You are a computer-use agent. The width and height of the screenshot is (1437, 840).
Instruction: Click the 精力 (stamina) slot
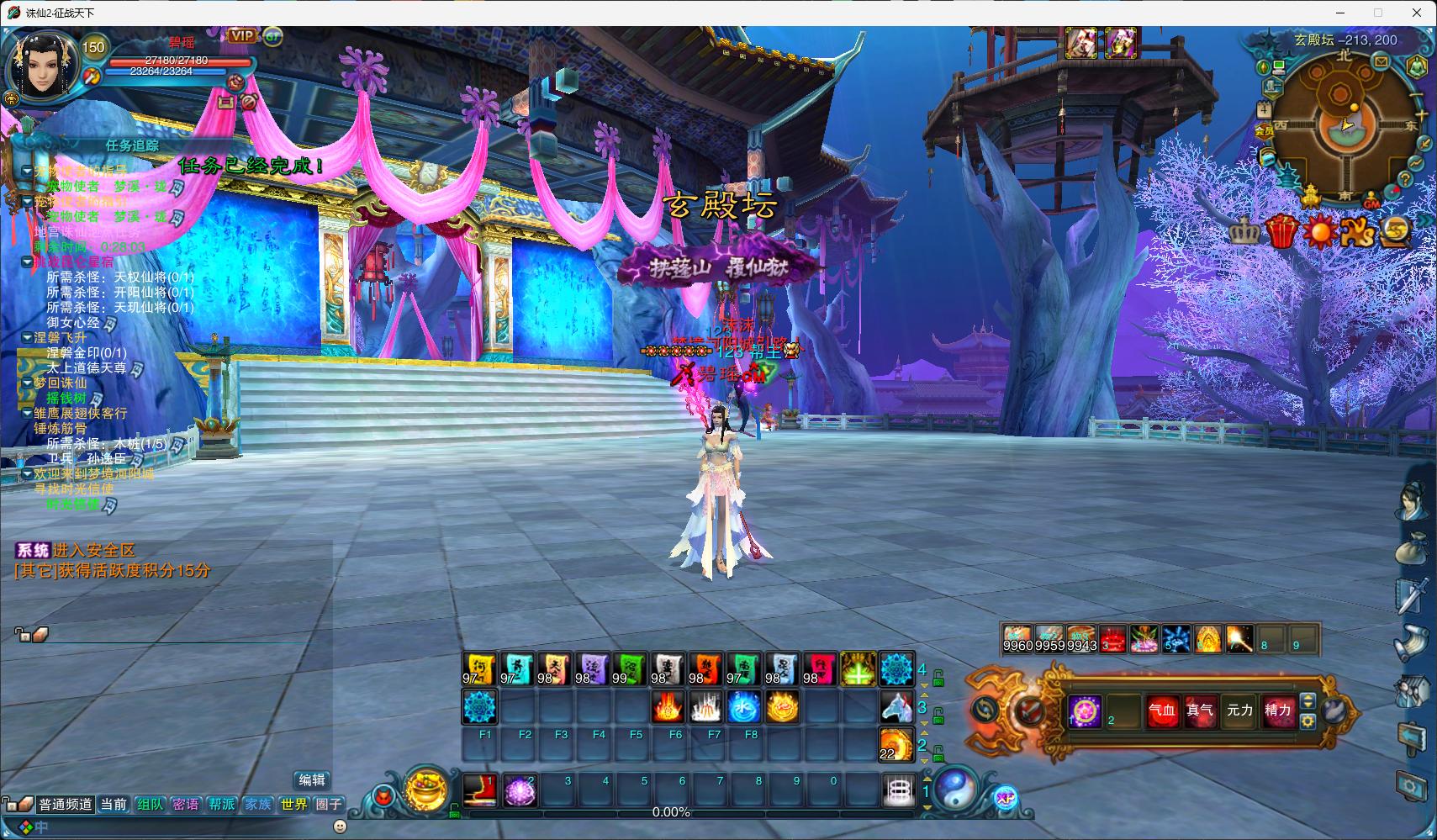point(1277,711)
